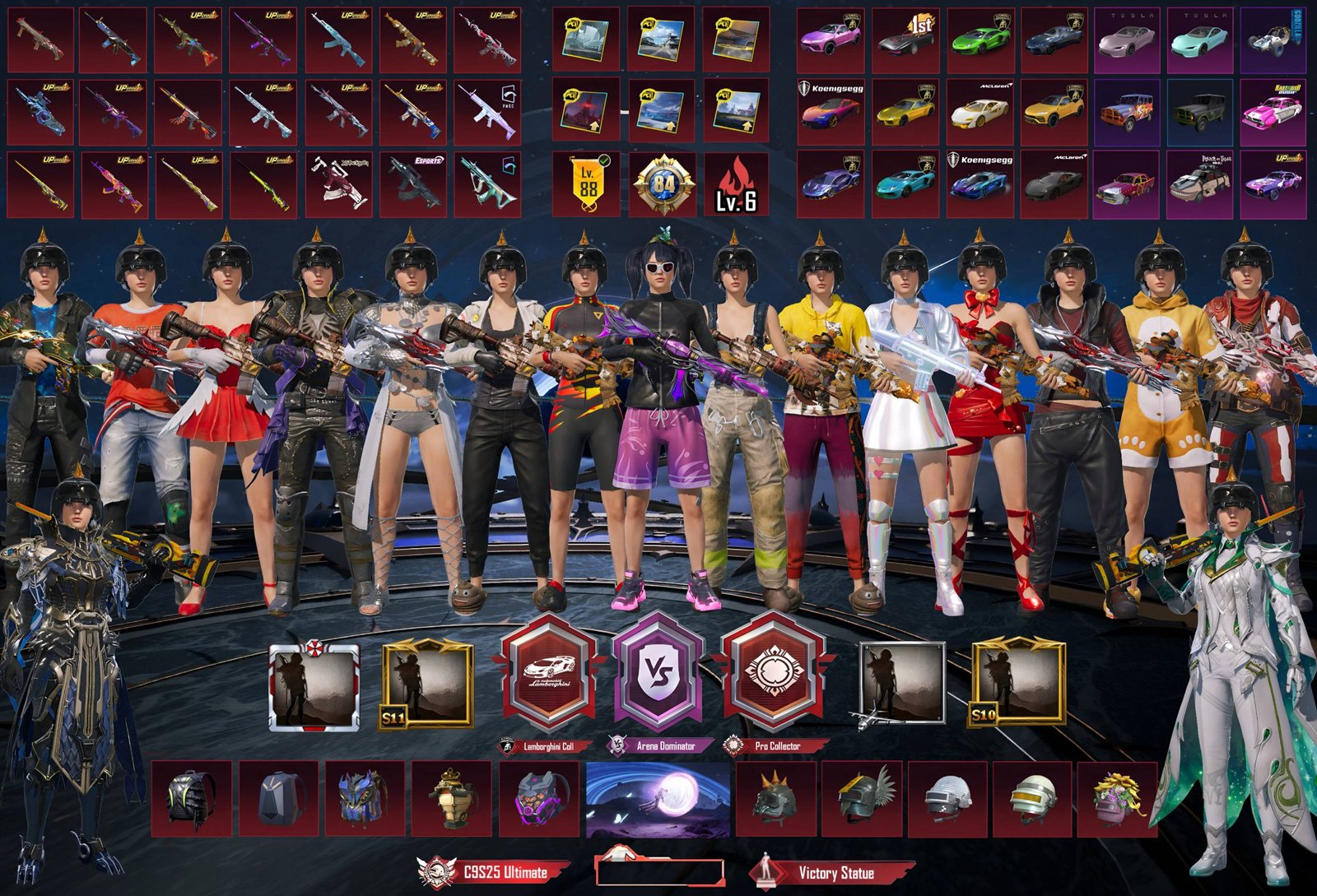Choose the green Lamborghini tile

coord(980,40)
